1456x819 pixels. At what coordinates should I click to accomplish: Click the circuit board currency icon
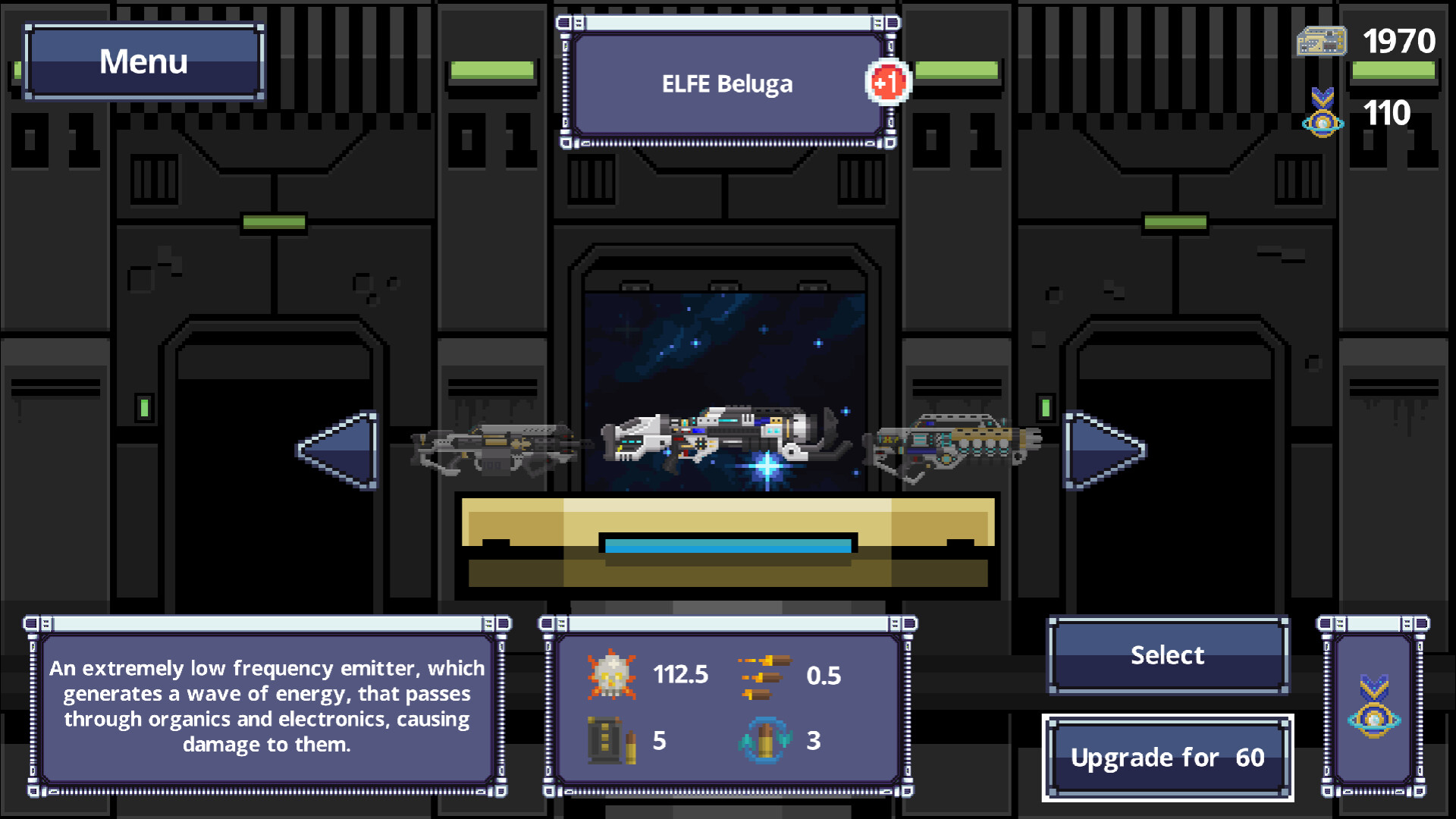[x=1319, y=42]
